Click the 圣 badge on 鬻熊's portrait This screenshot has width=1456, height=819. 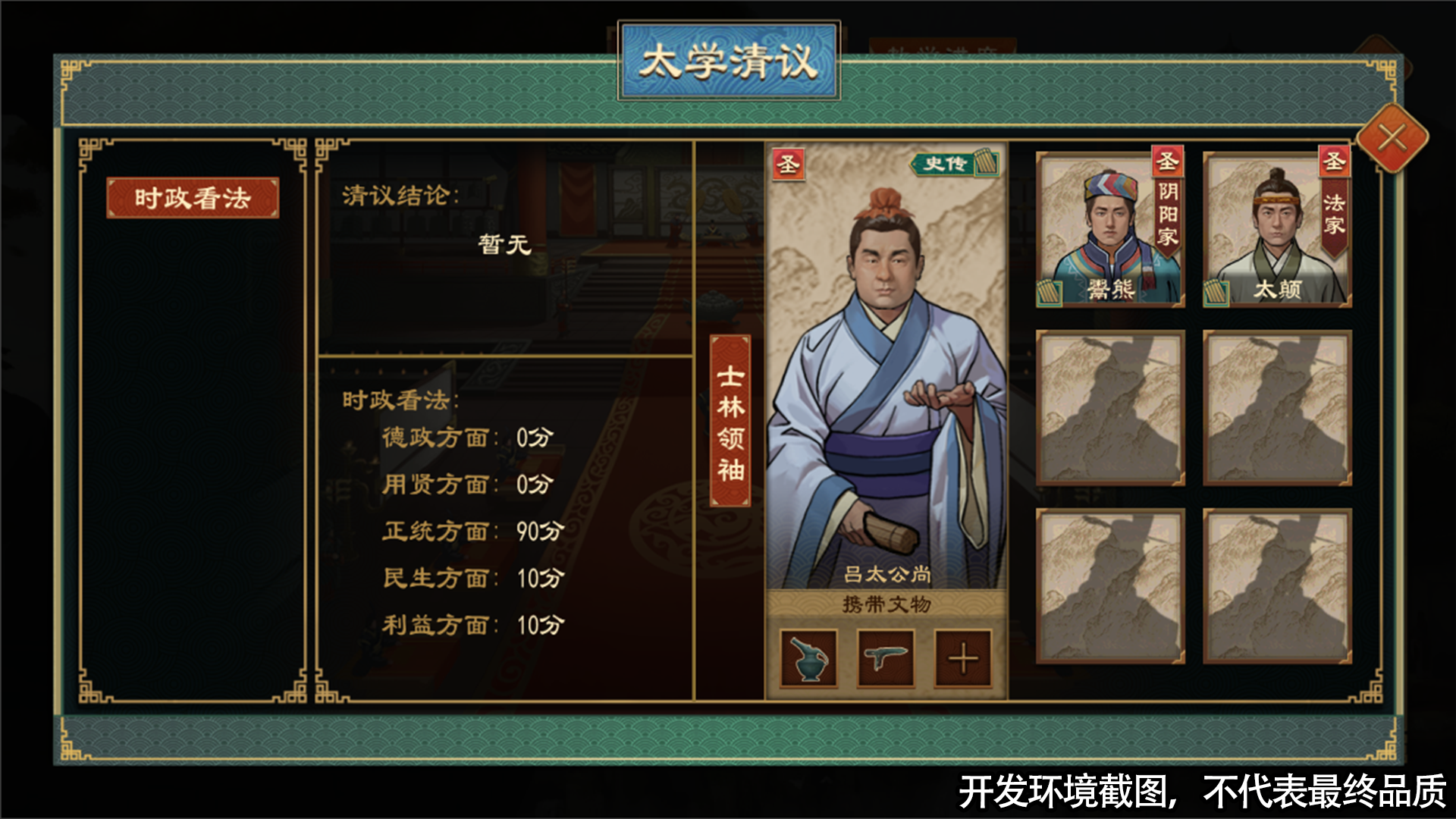(1168, 161)
